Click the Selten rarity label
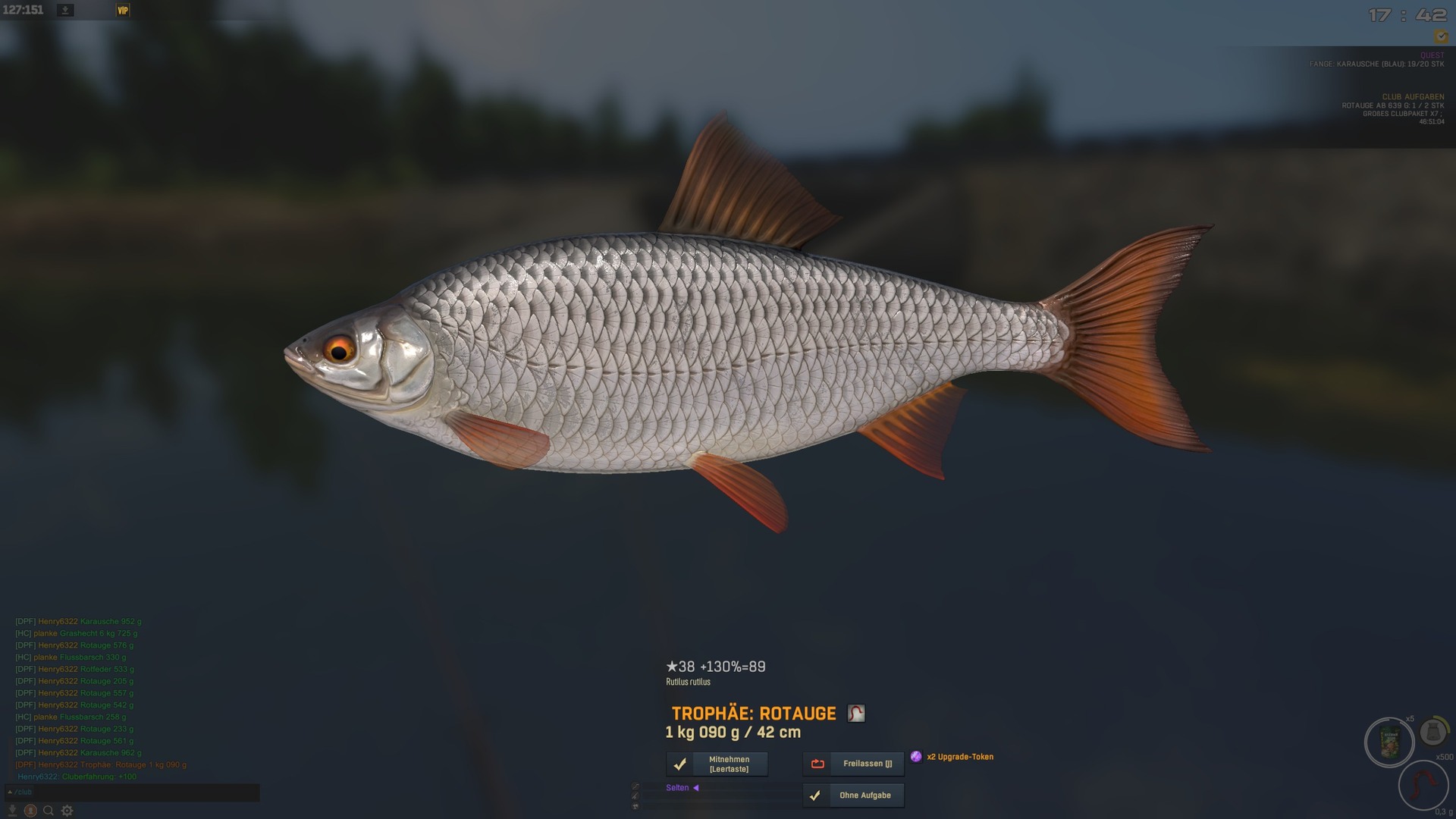 click(678, 788)
